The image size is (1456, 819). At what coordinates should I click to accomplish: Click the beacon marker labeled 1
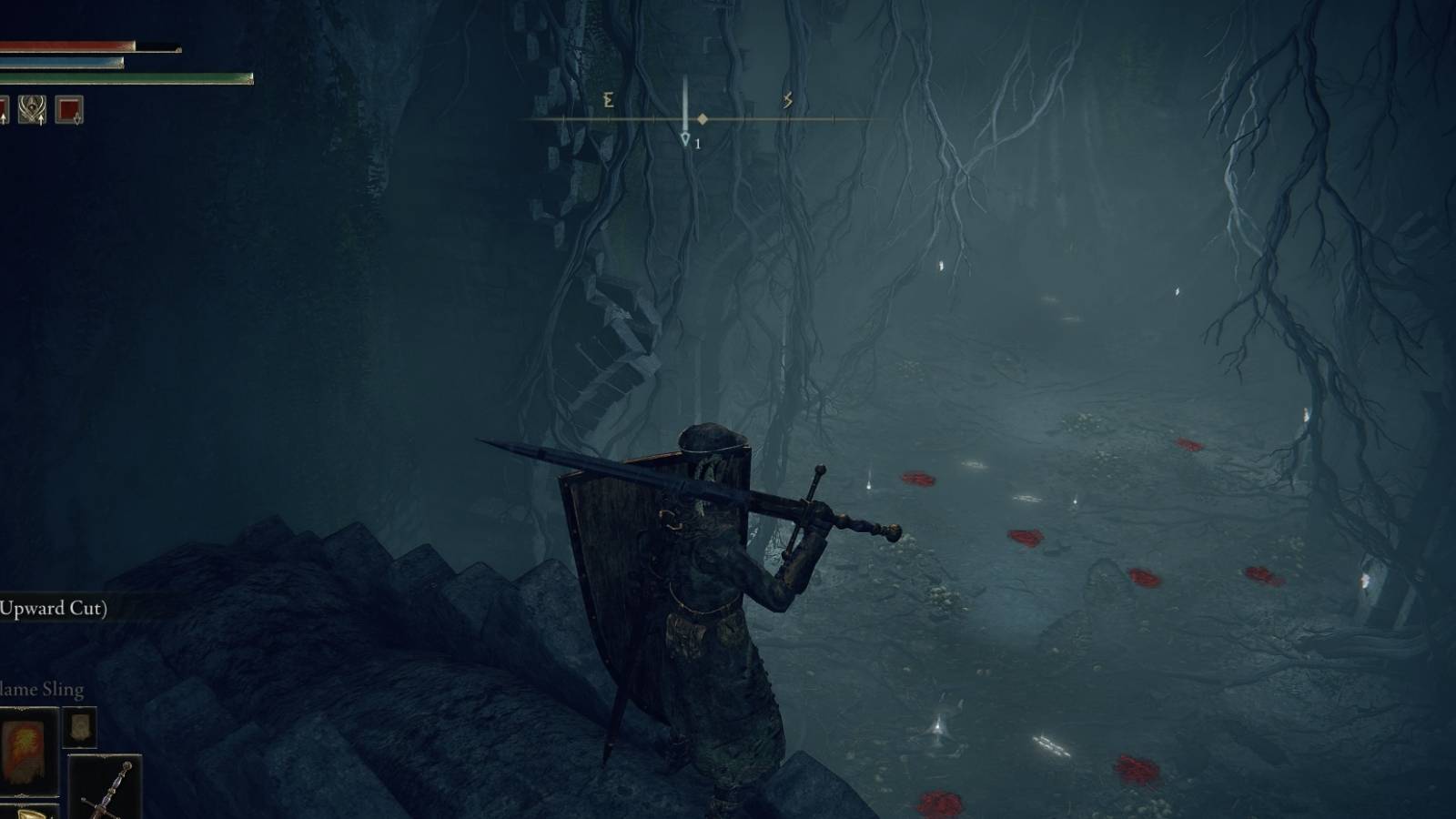687,138
